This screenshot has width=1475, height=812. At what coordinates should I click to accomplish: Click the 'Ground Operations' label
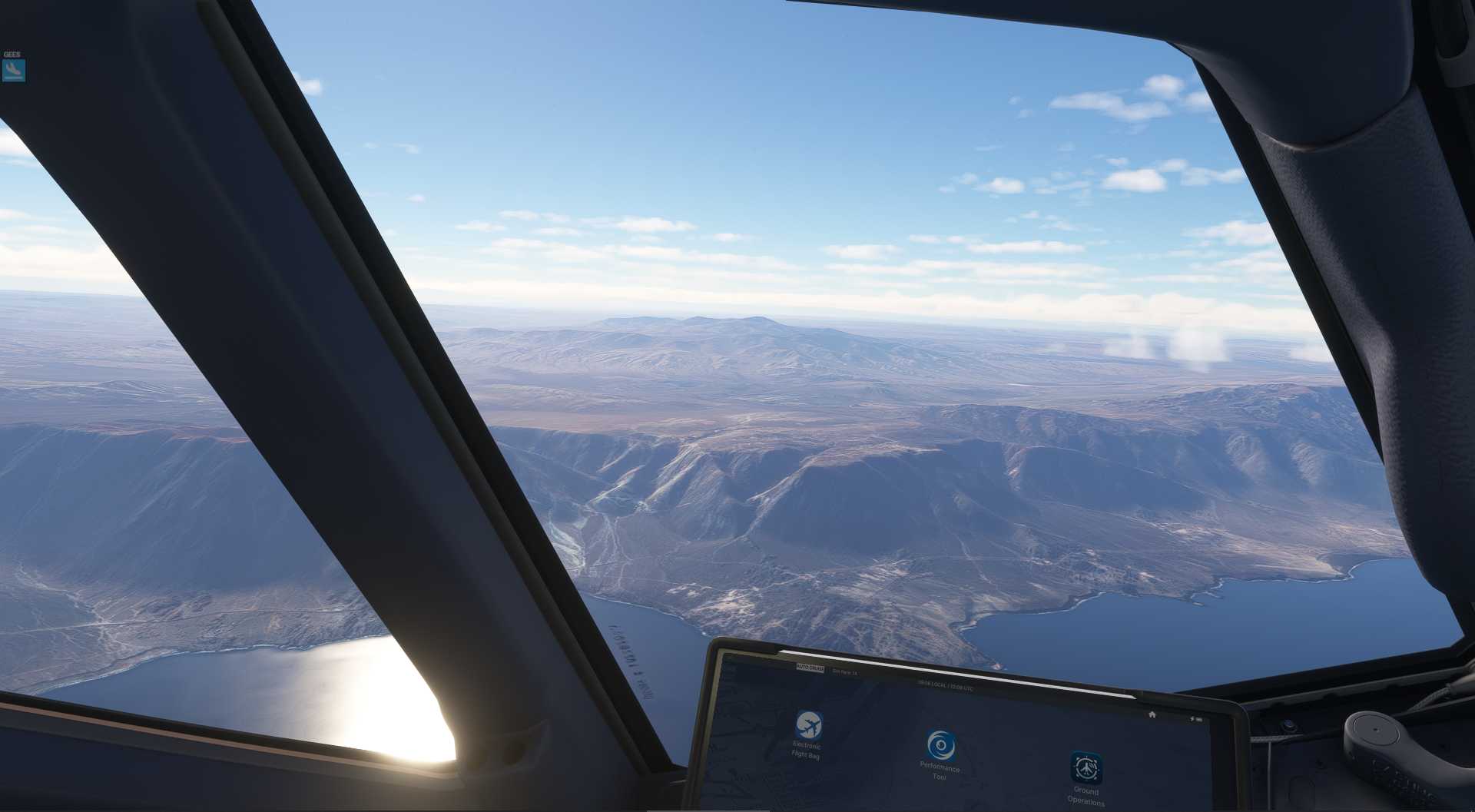1086,797
